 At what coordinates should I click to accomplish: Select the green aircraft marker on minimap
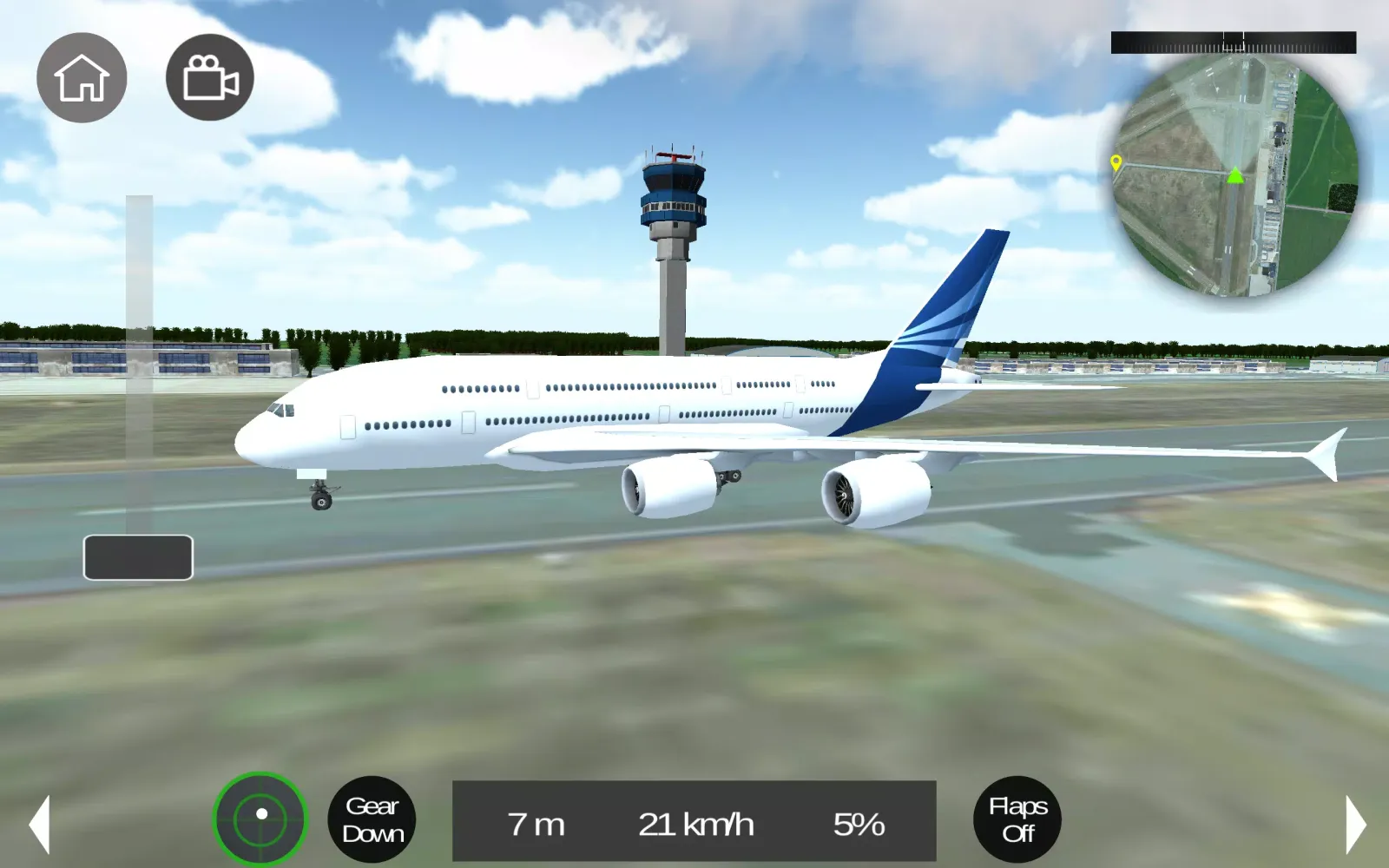(1234, 178)
